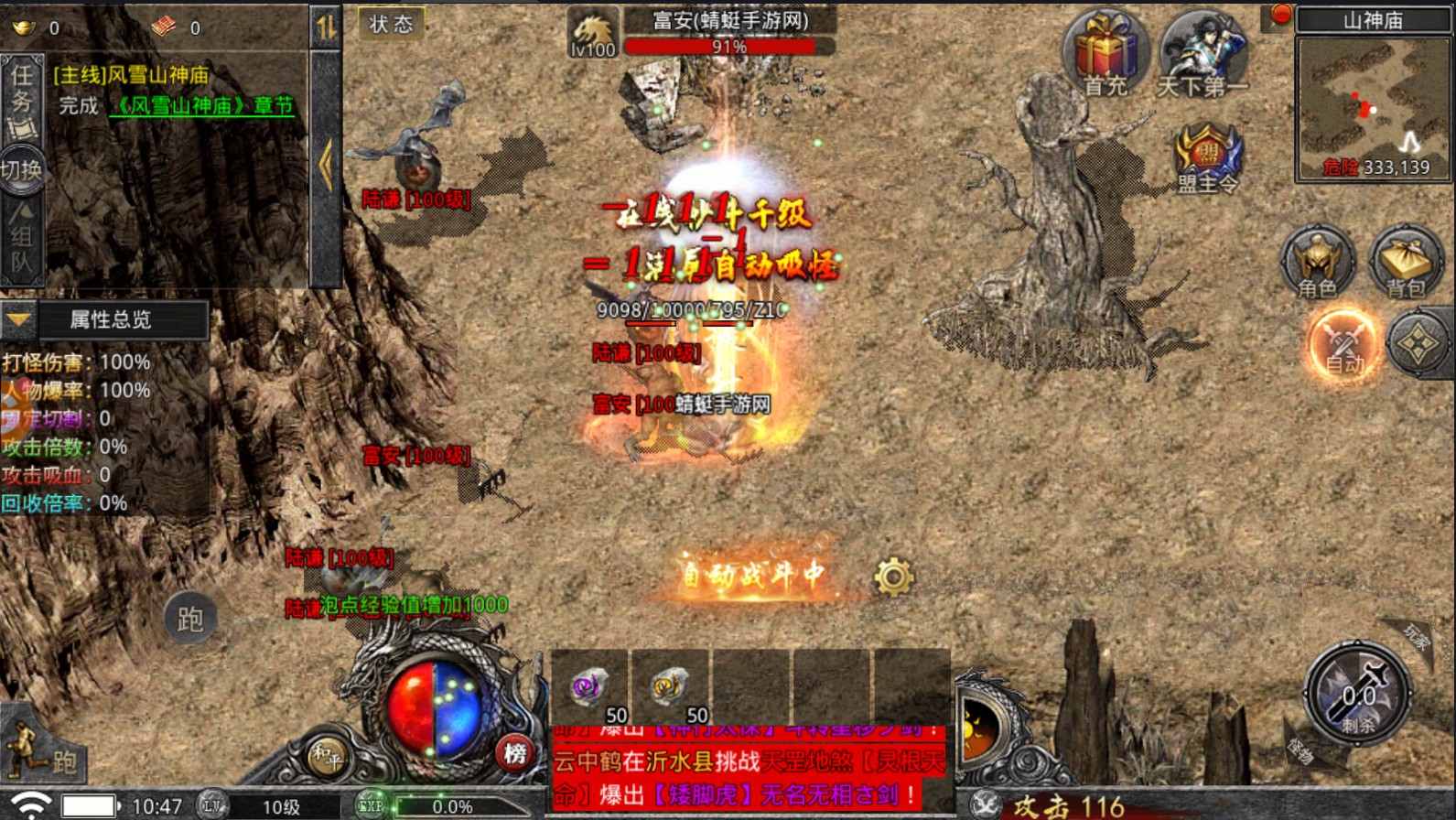Open the 首充 first-recharge gift
Screen dimensions: 1456x820
[1105, 54]
